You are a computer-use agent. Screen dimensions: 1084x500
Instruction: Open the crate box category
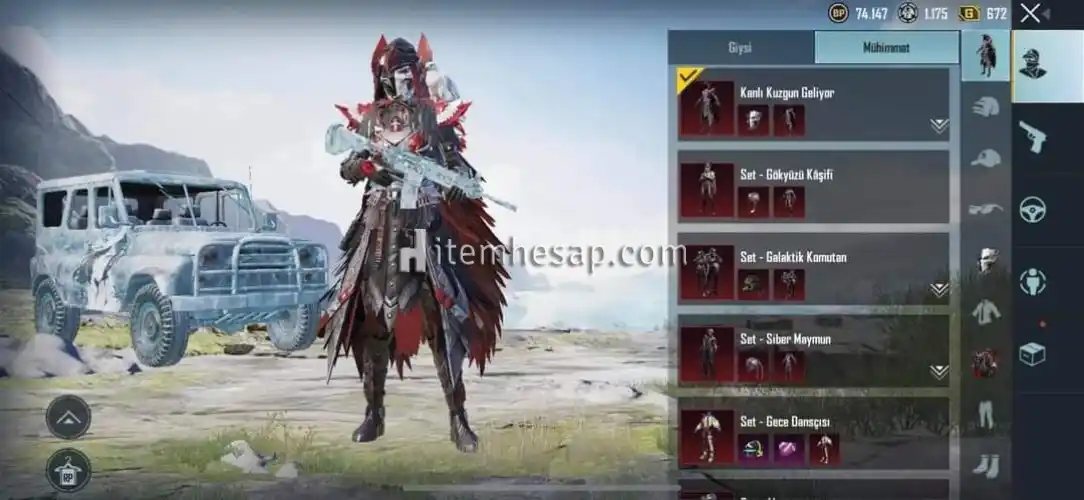pos(1032,353)
